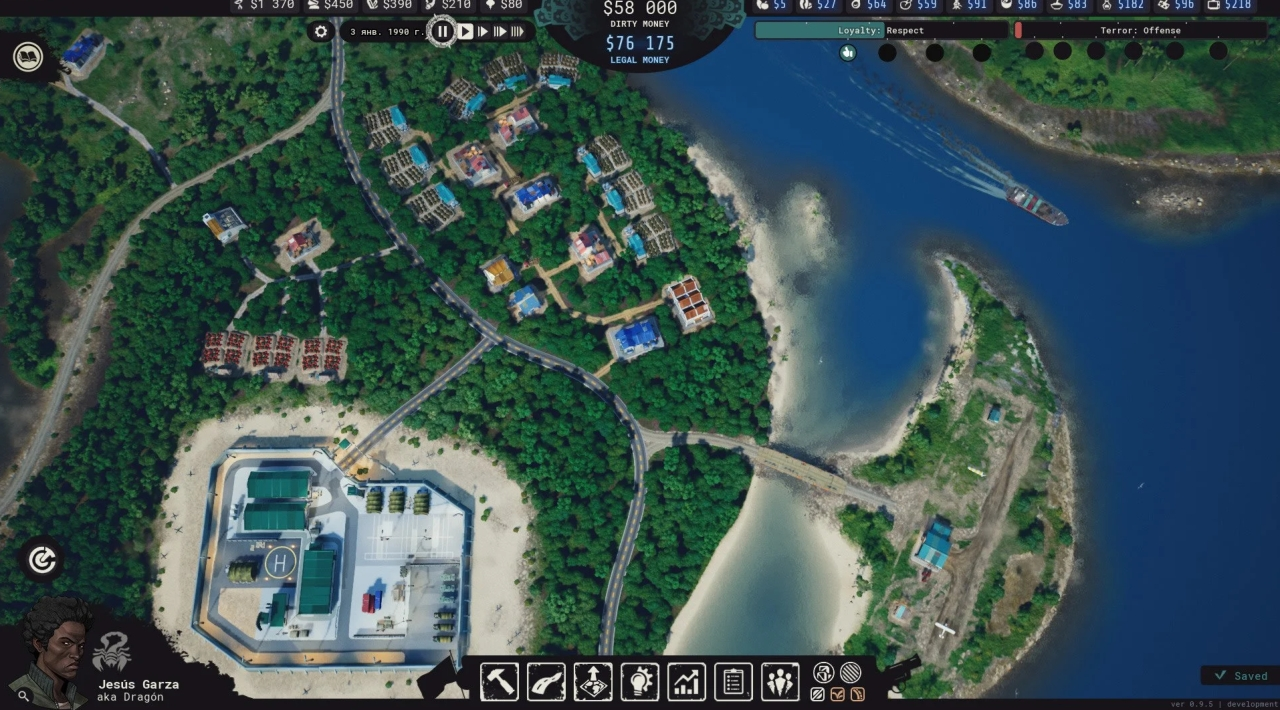Screen dimensions: 1280x710
Task: Open the settings gear menu
Action: point(321,32)
